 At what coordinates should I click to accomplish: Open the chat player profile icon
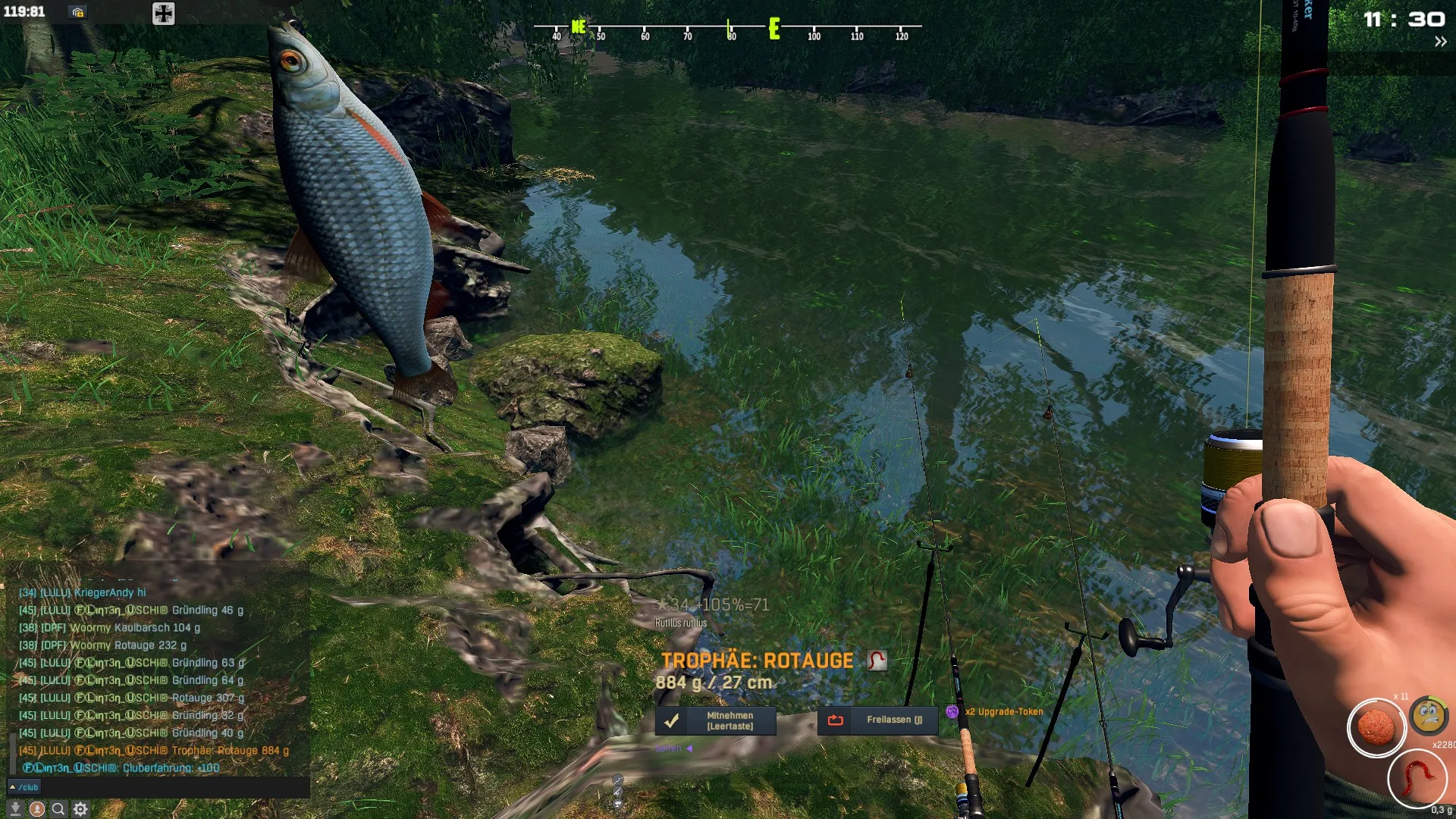tap(36, 808)
